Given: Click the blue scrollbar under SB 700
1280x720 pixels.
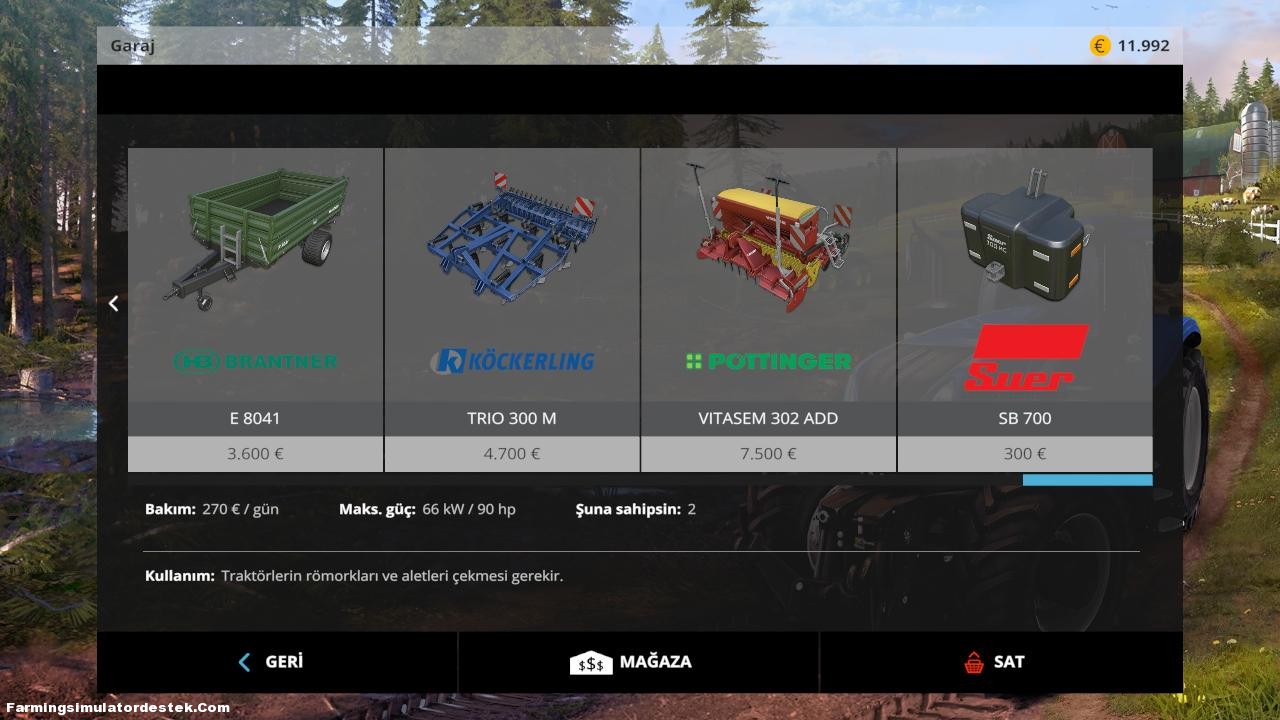Looking at the screenshot, I should click(1086, 480).
